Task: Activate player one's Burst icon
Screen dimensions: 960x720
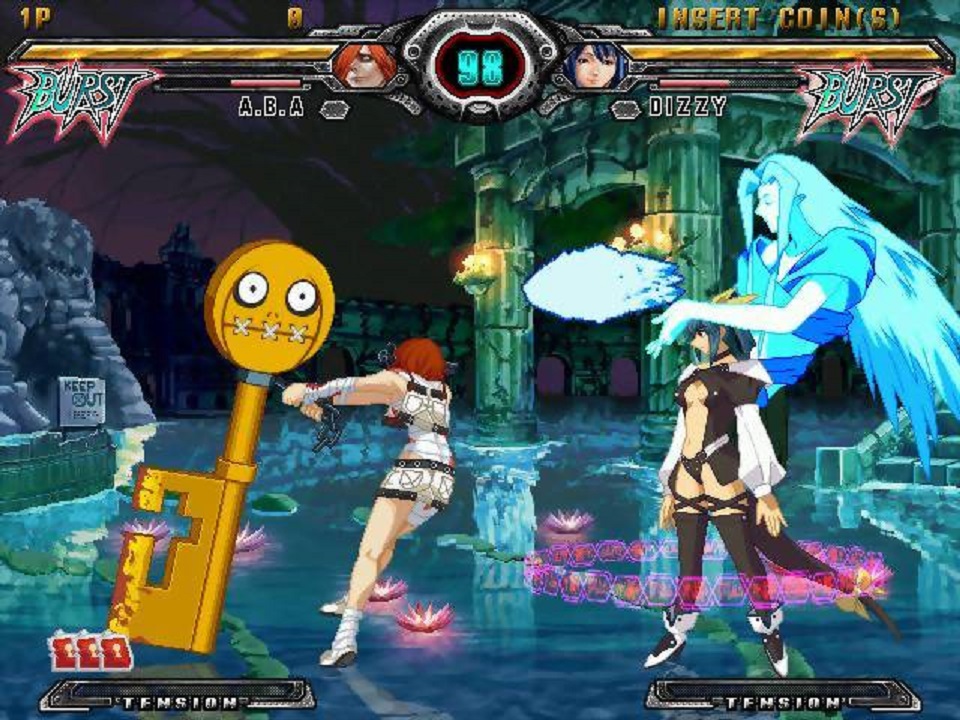Action: coord(78,96)
